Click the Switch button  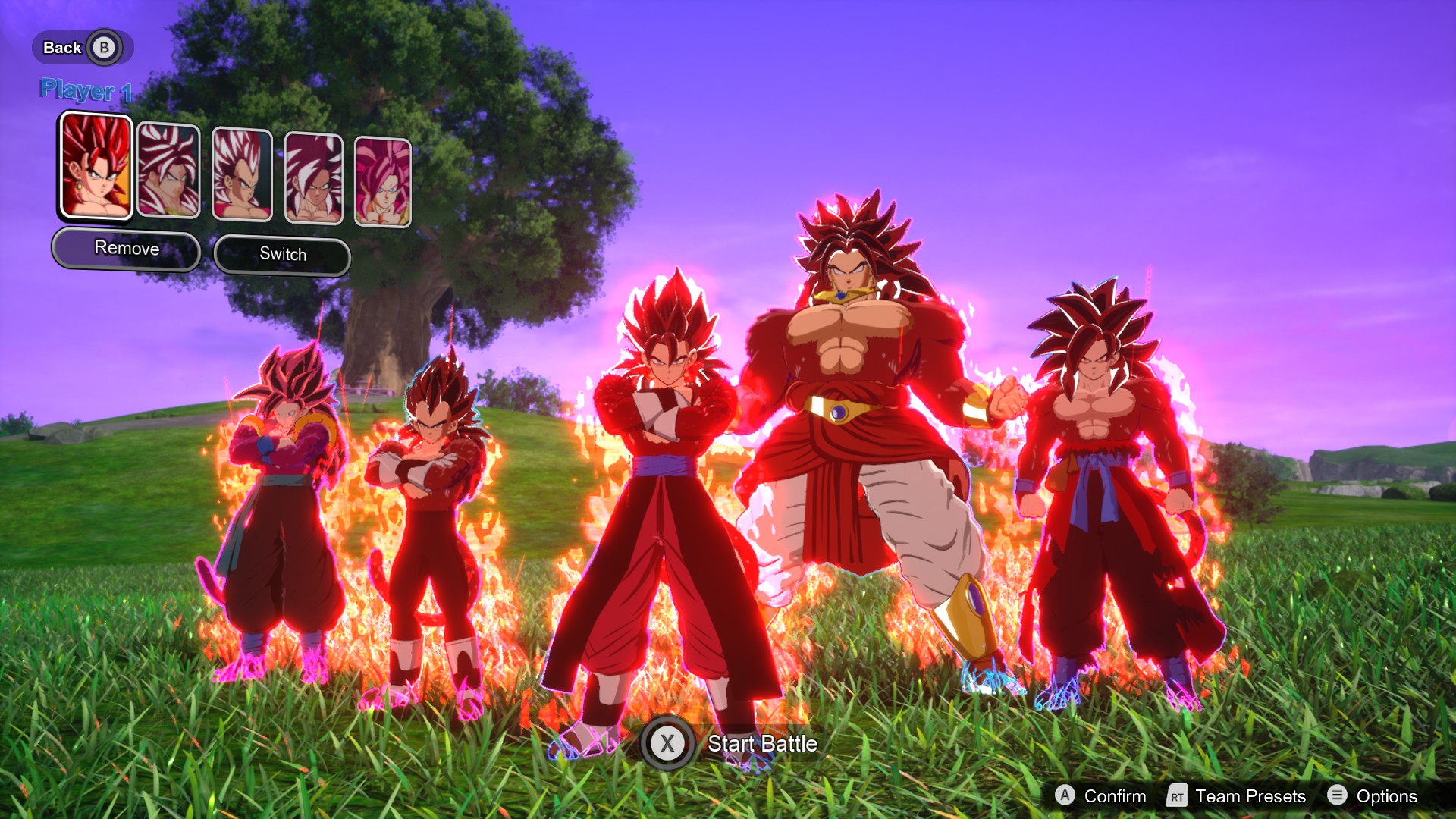(282, 255)
